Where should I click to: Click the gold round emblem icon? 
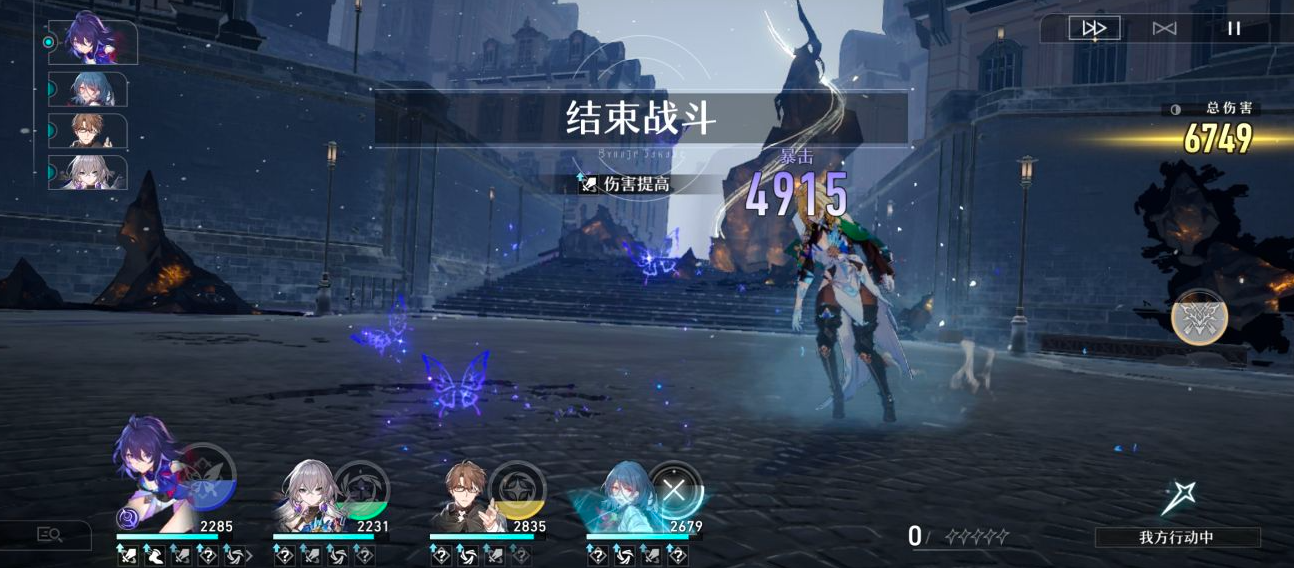click(1199, 318)
